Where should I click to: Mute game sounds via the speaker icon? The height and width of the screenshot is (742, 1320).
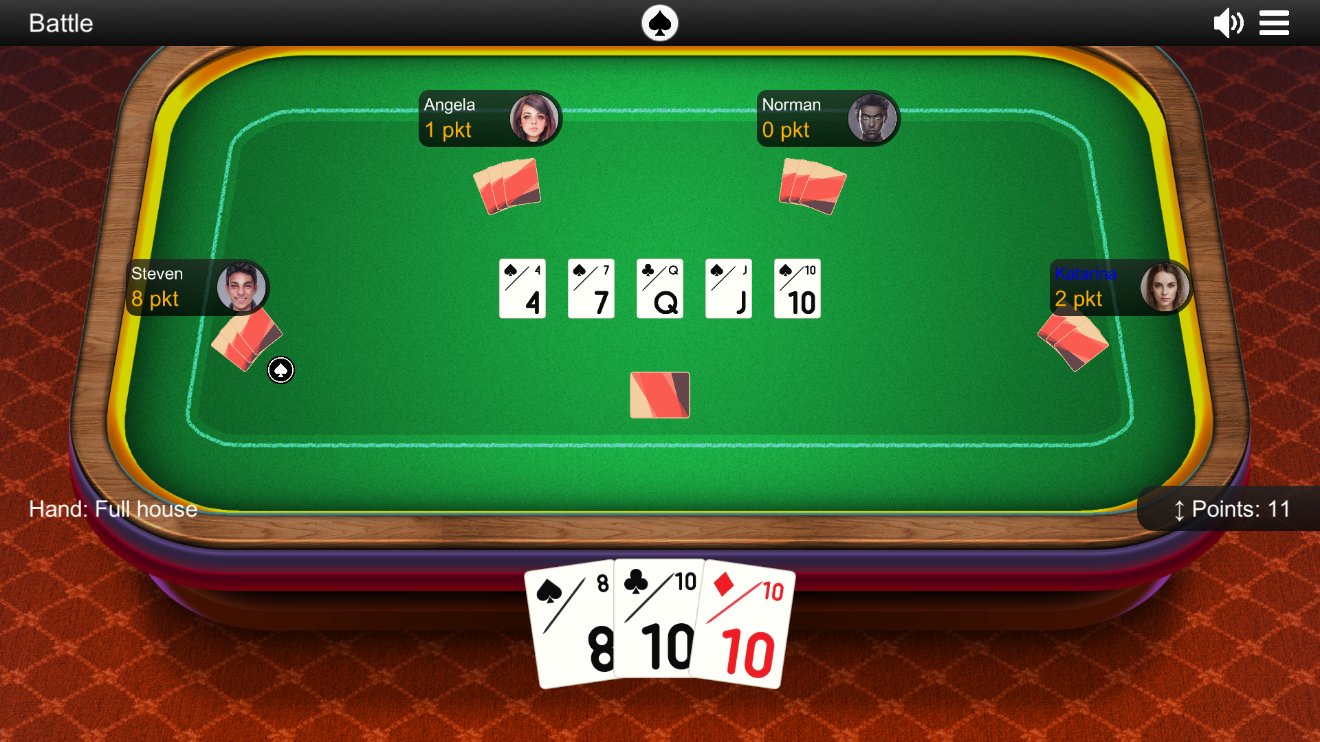click(x=1228, y=22)
